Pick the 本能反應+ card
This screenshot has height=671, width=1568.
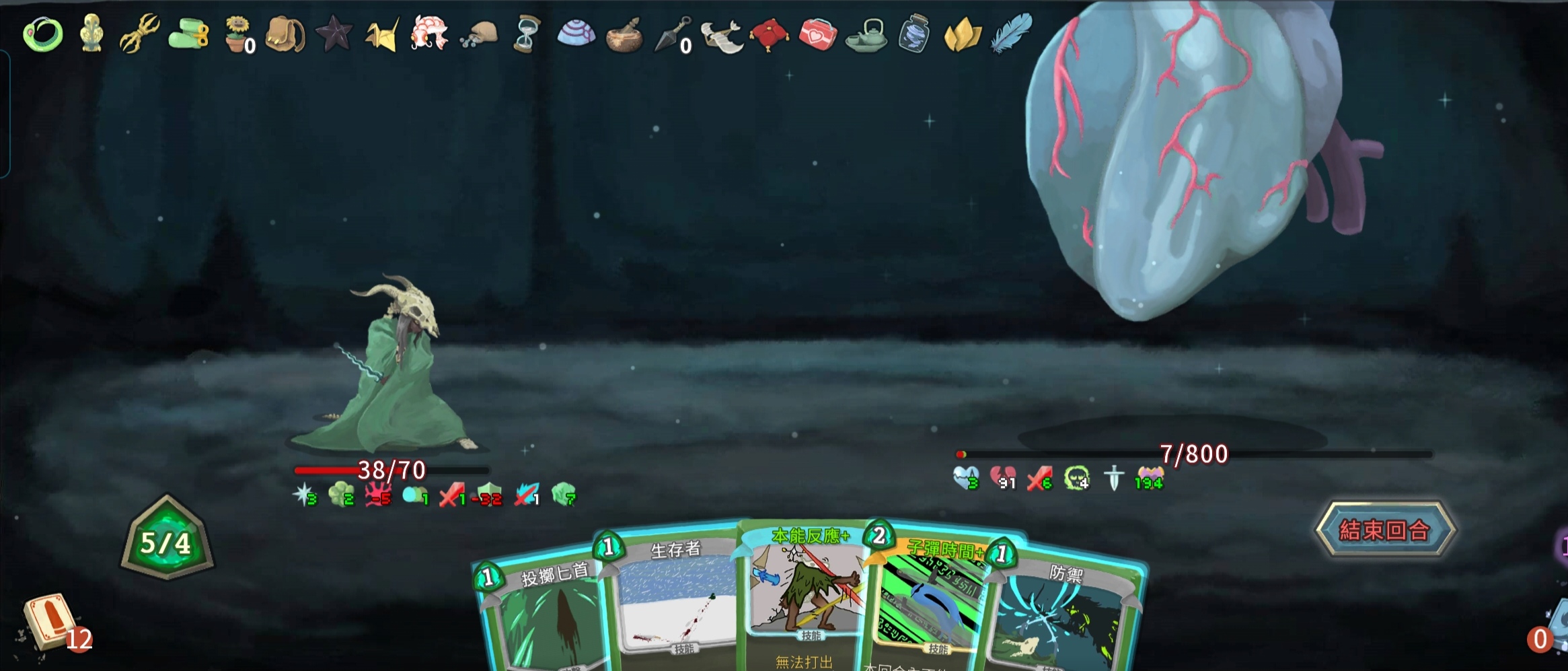pos(804,592)
